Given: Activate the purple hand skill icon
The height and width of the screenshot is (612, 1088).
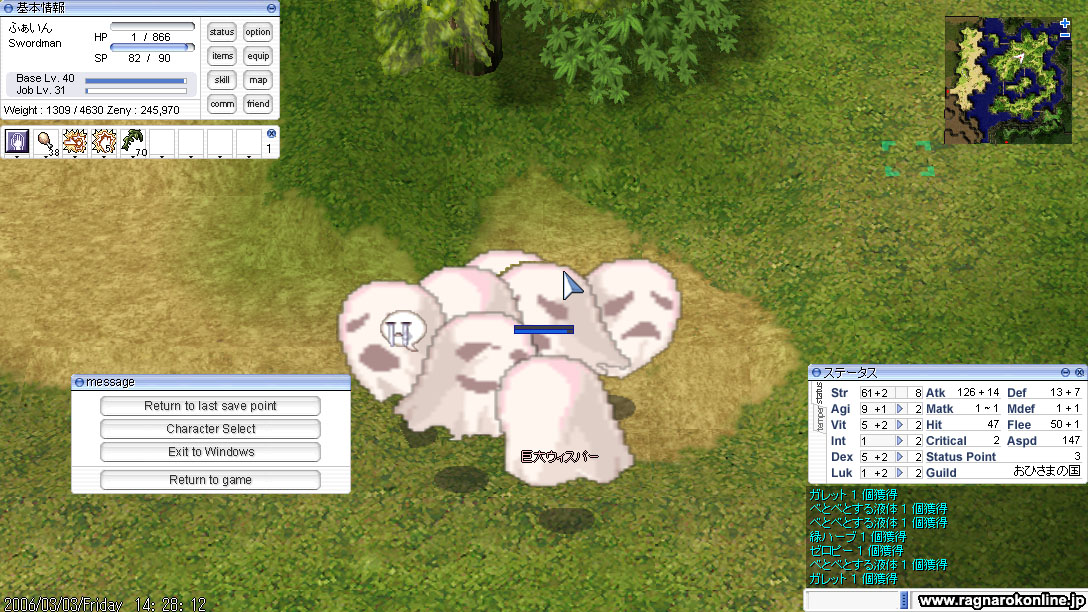Looking at the screenshot, I should click(17, 142).
